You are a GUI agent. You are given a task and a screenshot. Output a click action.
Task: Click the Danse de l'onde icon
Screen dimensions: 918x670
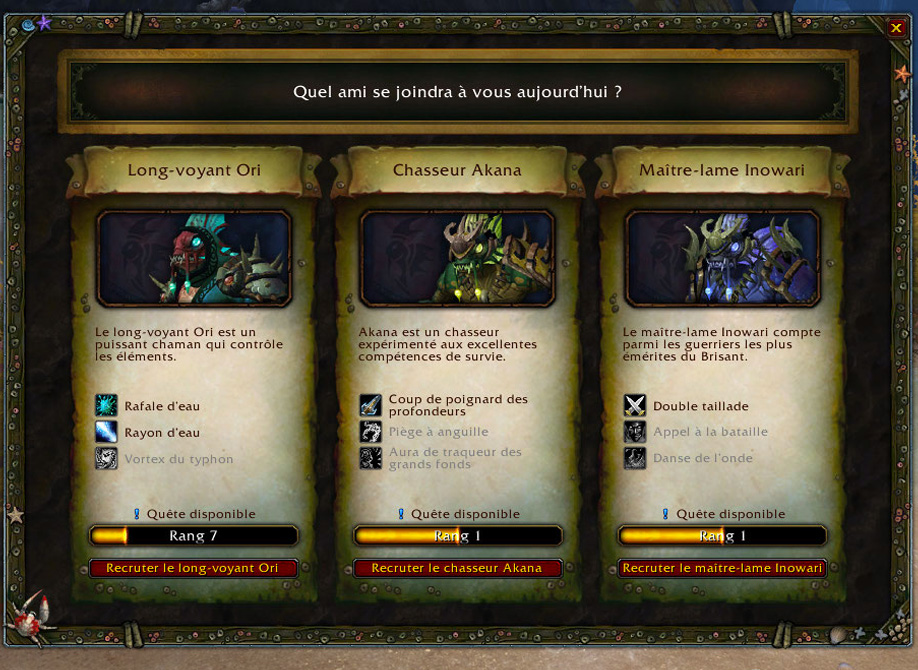[635, 458]
